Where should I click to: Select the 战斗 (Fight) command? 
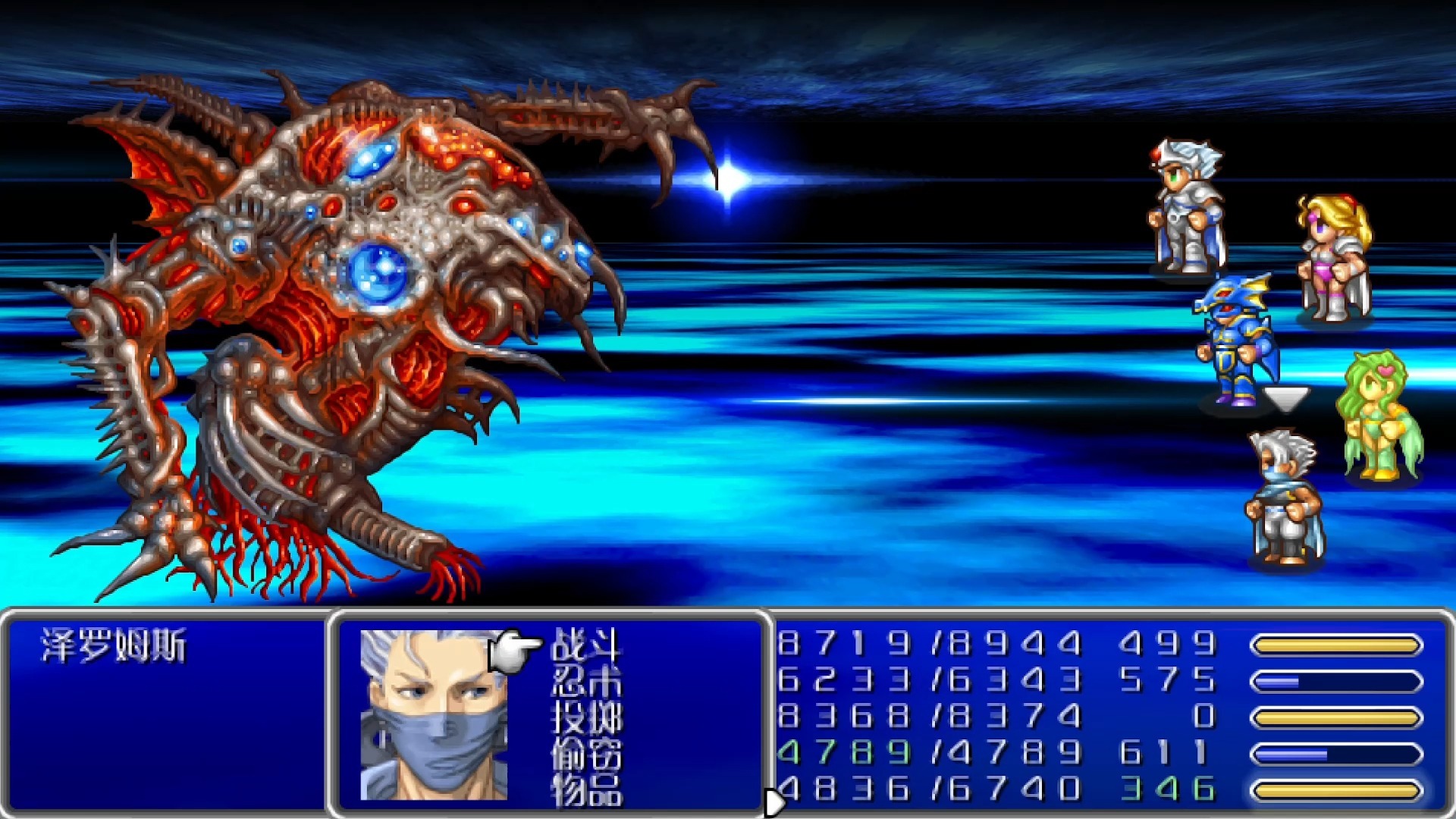[x=586, y=645]
